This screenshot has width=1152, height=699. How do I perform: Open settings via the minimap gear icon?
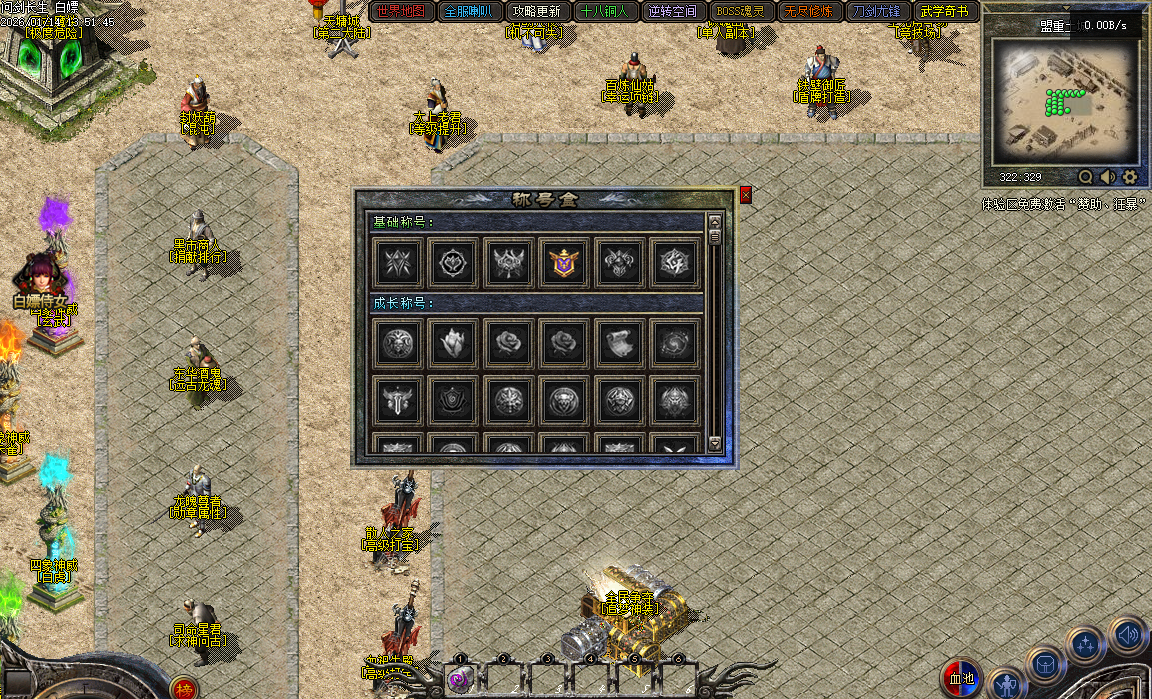click(x=1130, y=177)
